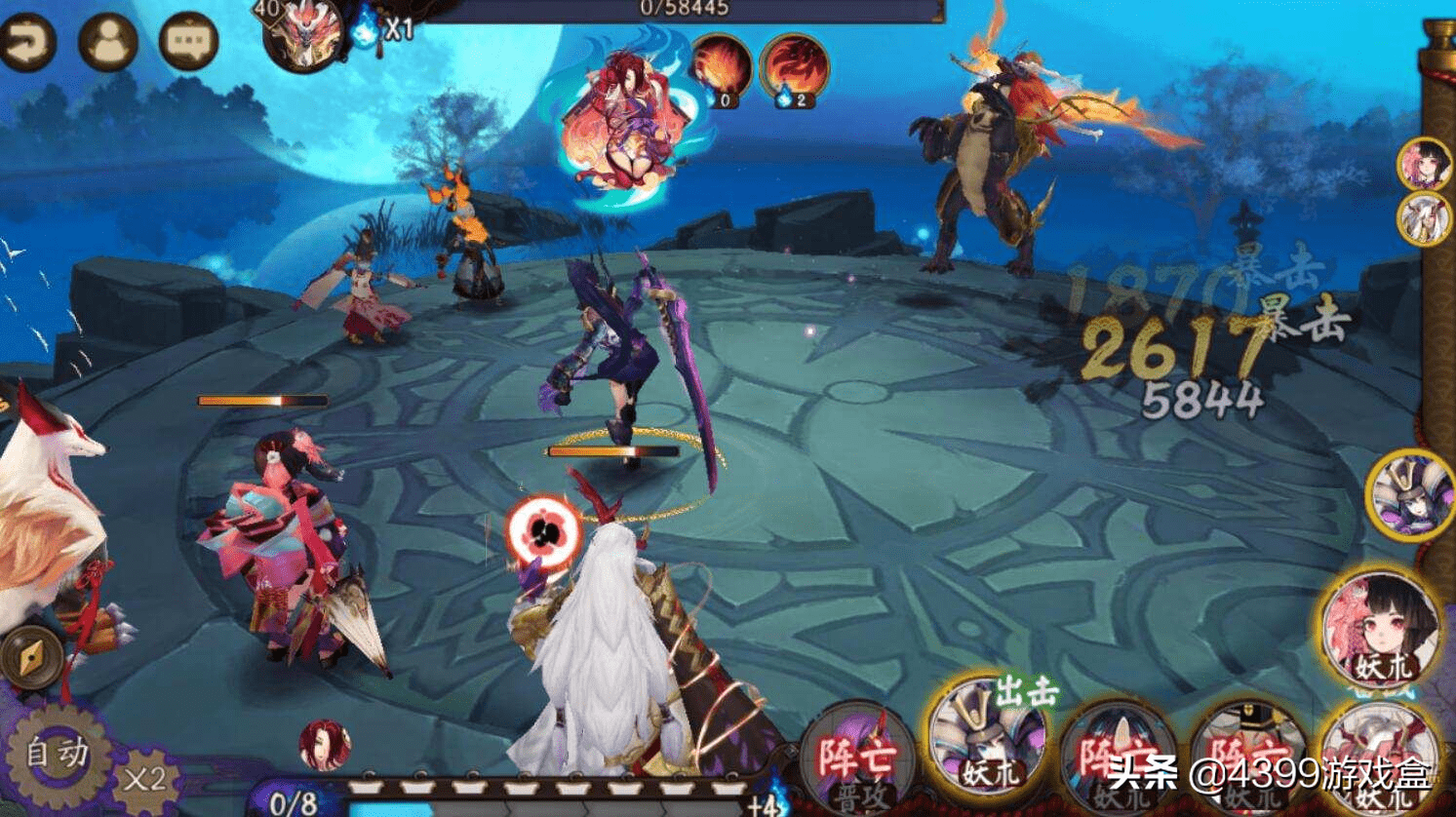Click the gold shuriken round button
This screenshot has width=1456, height=817.
(30, 658)
